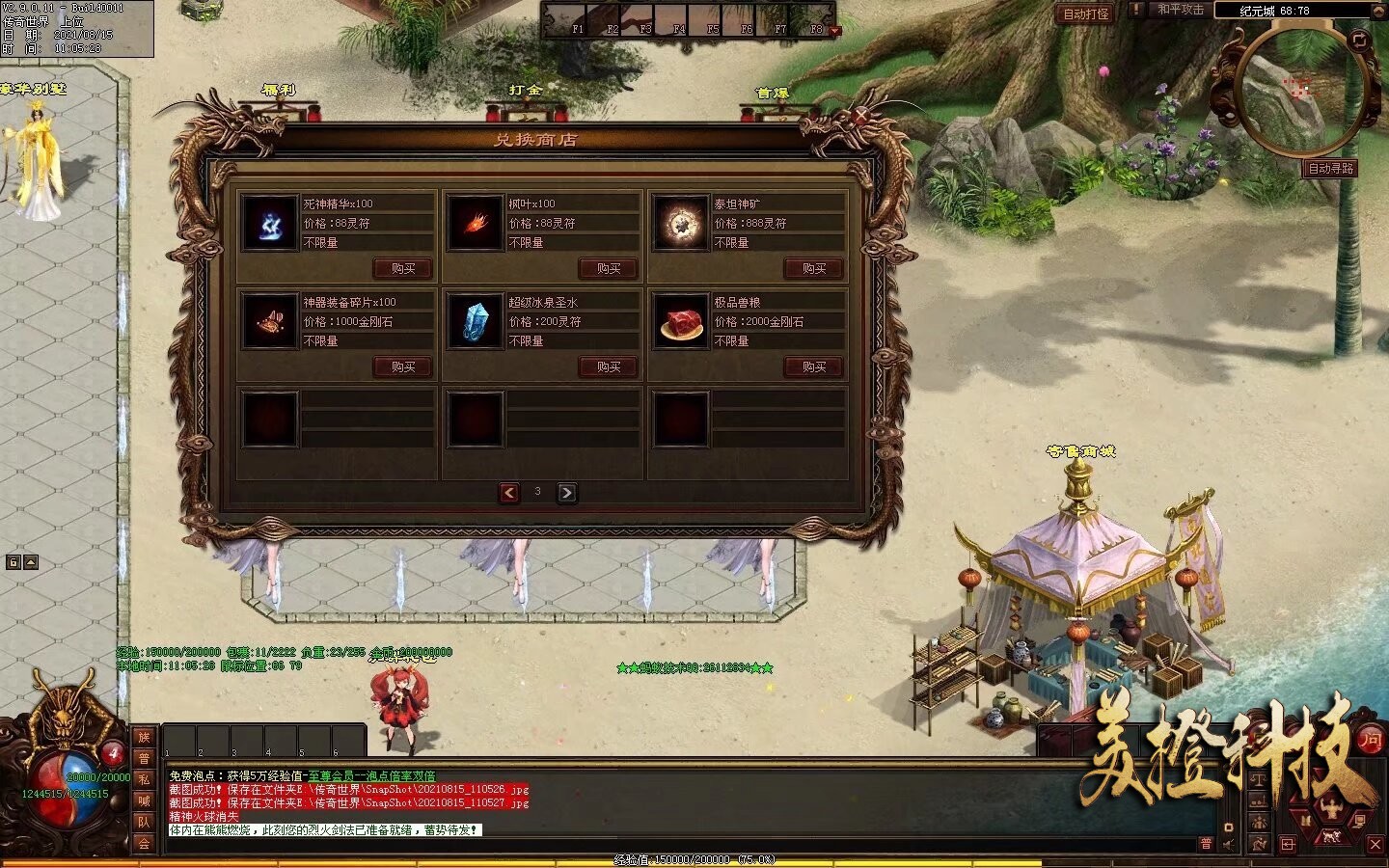Buy the 死神精华x100 item

tap(403, 268)
